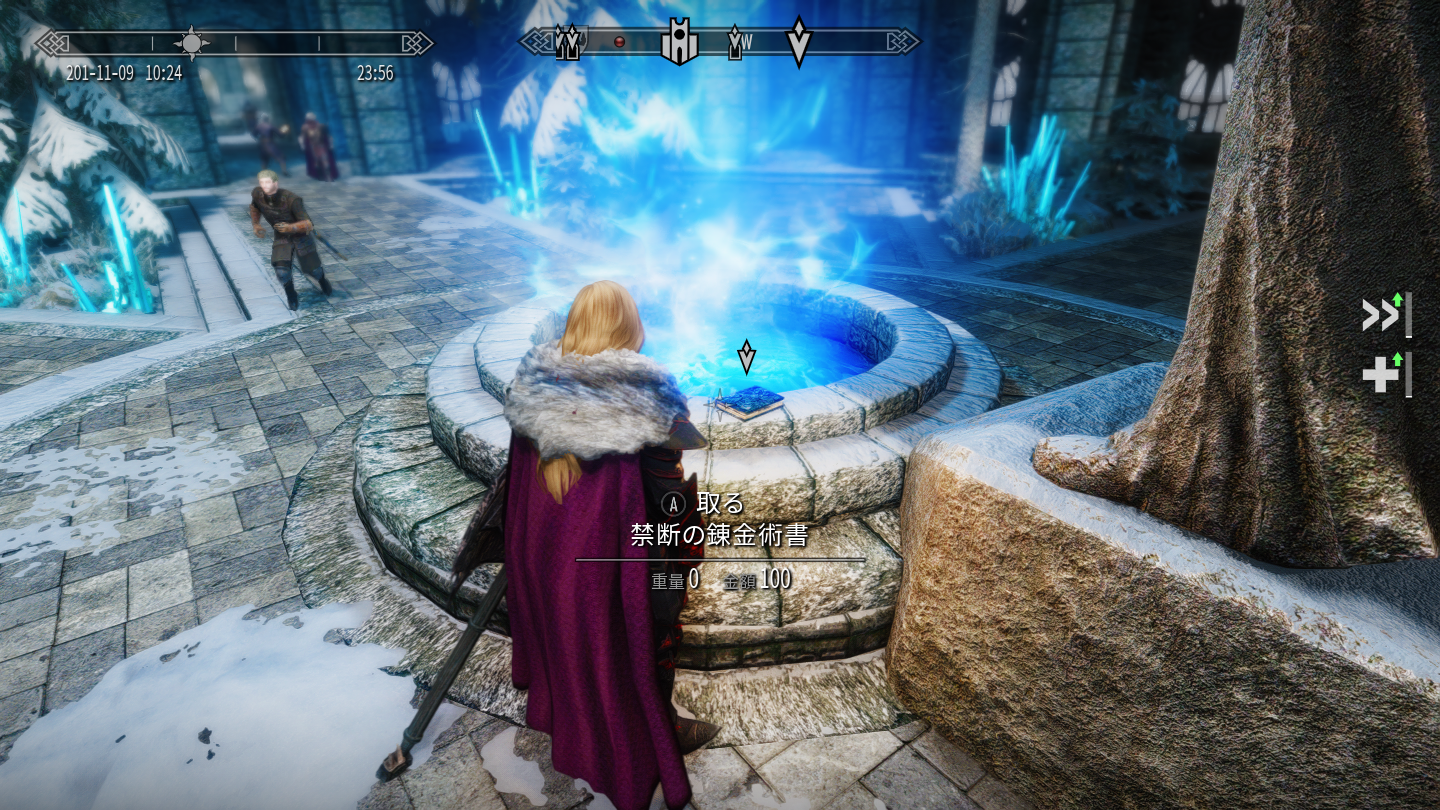This screenshot has height=810, width=1440.
Task: Click the floating quest marker above the book
Action: click(746, 356)
